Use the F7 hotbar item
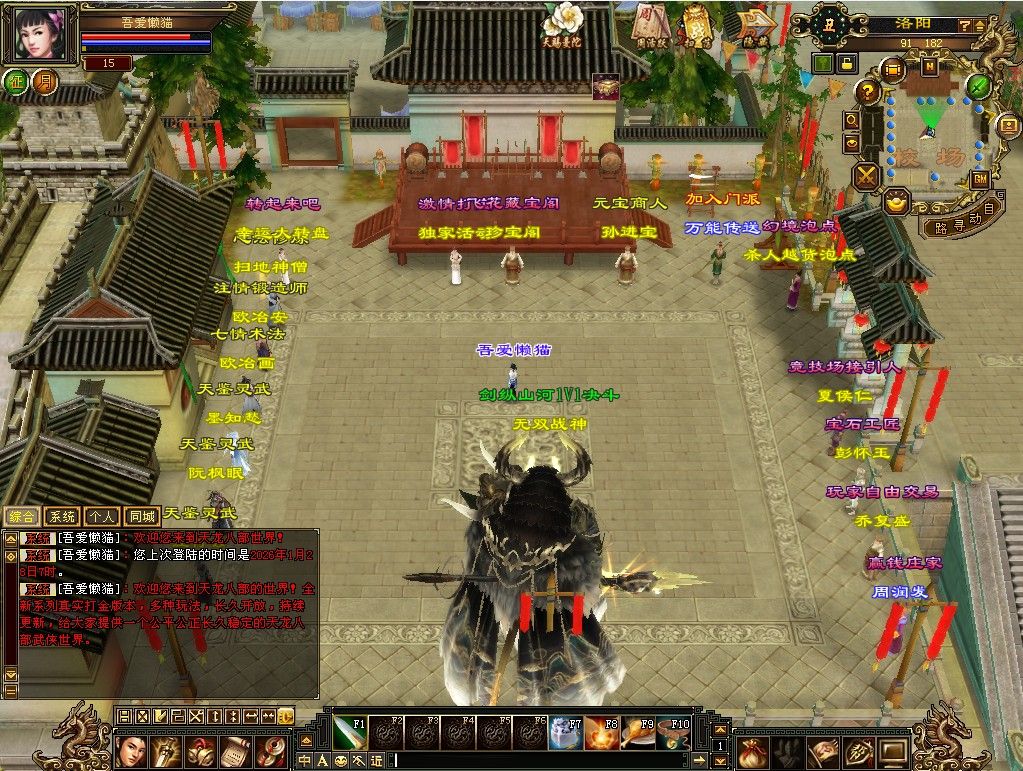This screenshot has width=1023, height=771. click(x=564, y=733)
